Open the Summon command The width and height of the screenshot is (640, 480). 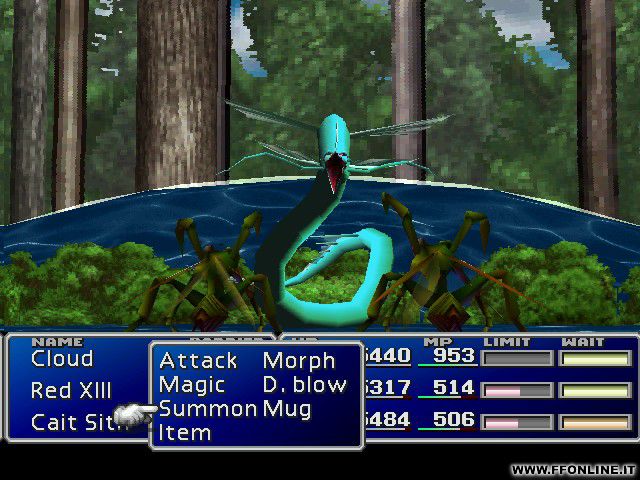(207, 409)
